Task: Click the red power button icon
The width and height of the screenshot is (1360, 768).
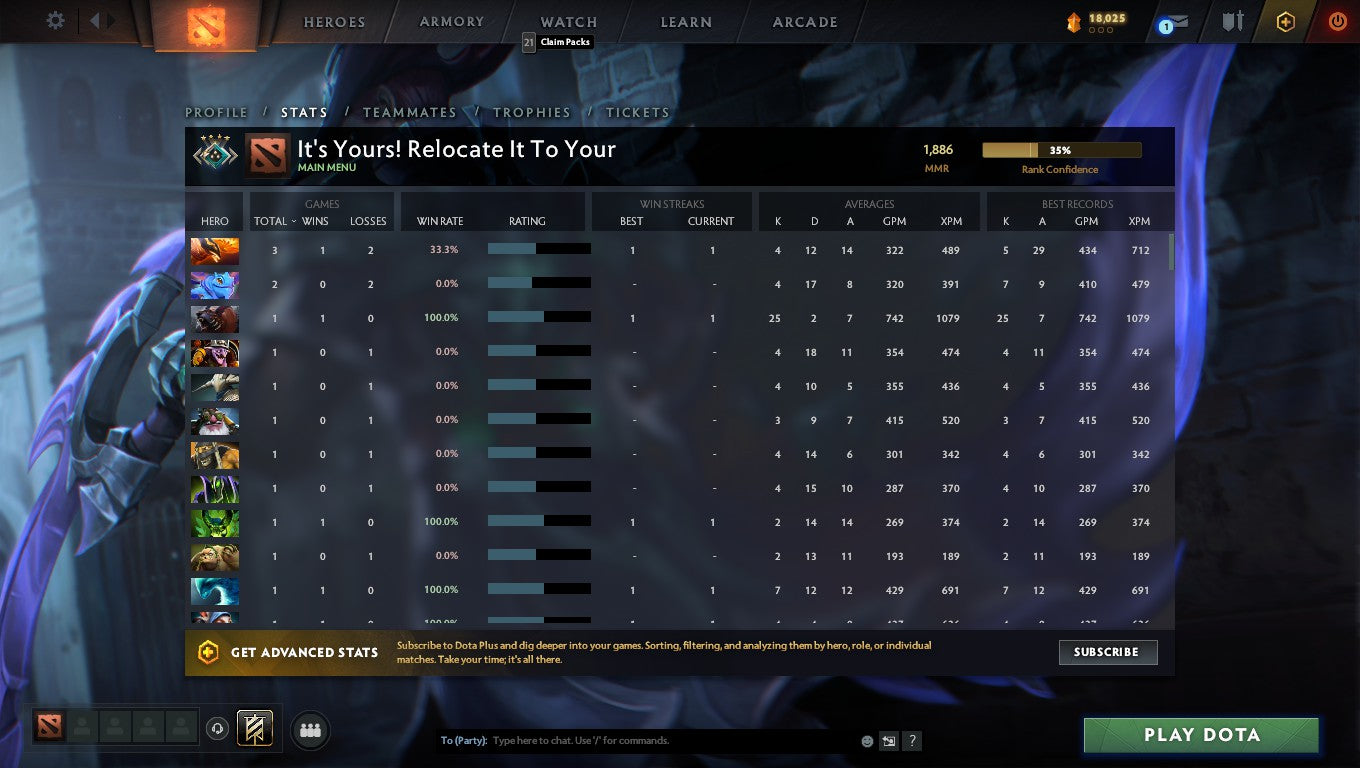Action: point(1337,20)
